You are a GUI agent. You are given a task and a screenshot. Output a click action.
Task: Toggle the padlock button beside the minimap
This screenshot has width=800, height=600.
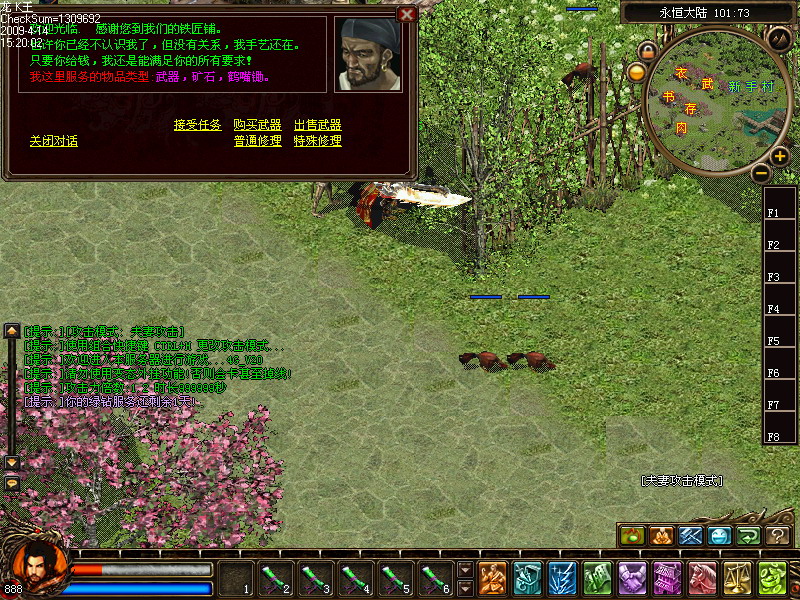(647, 50)
